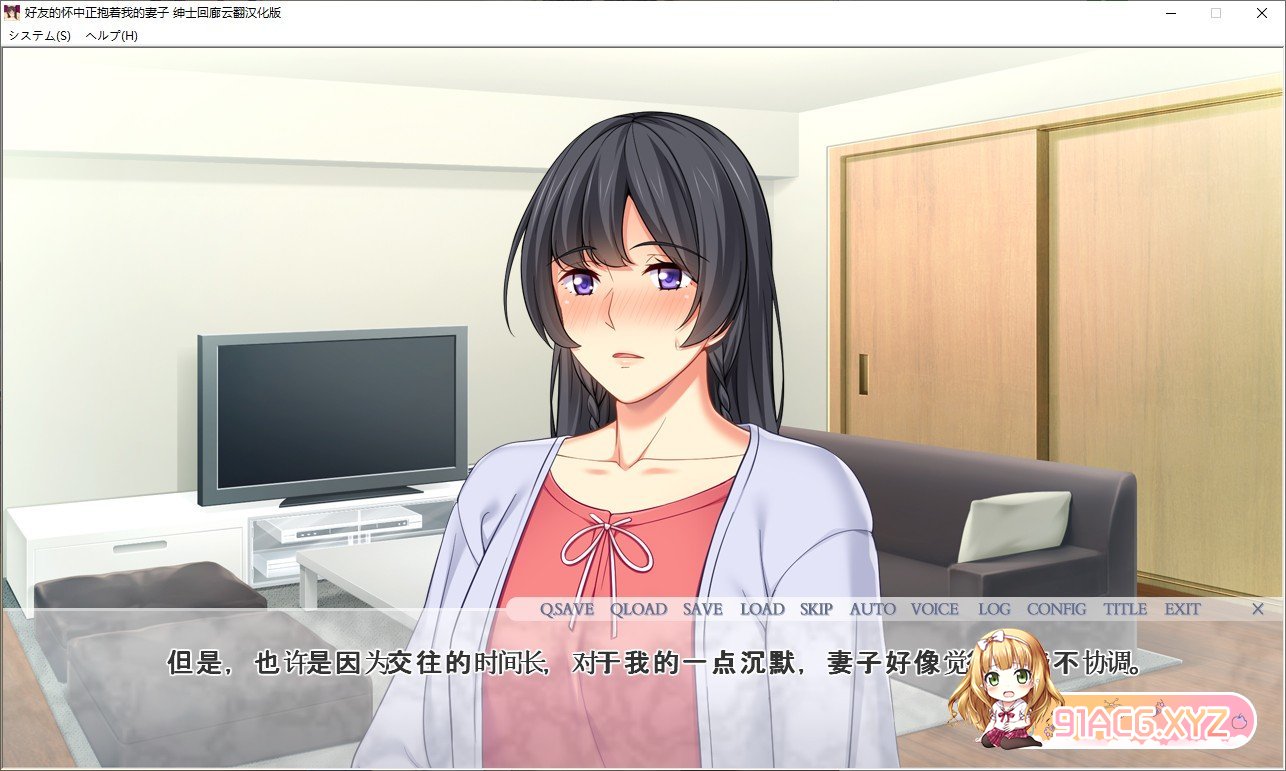Quick load using QLOAD
1286x771 pixels.
[637, 609]
